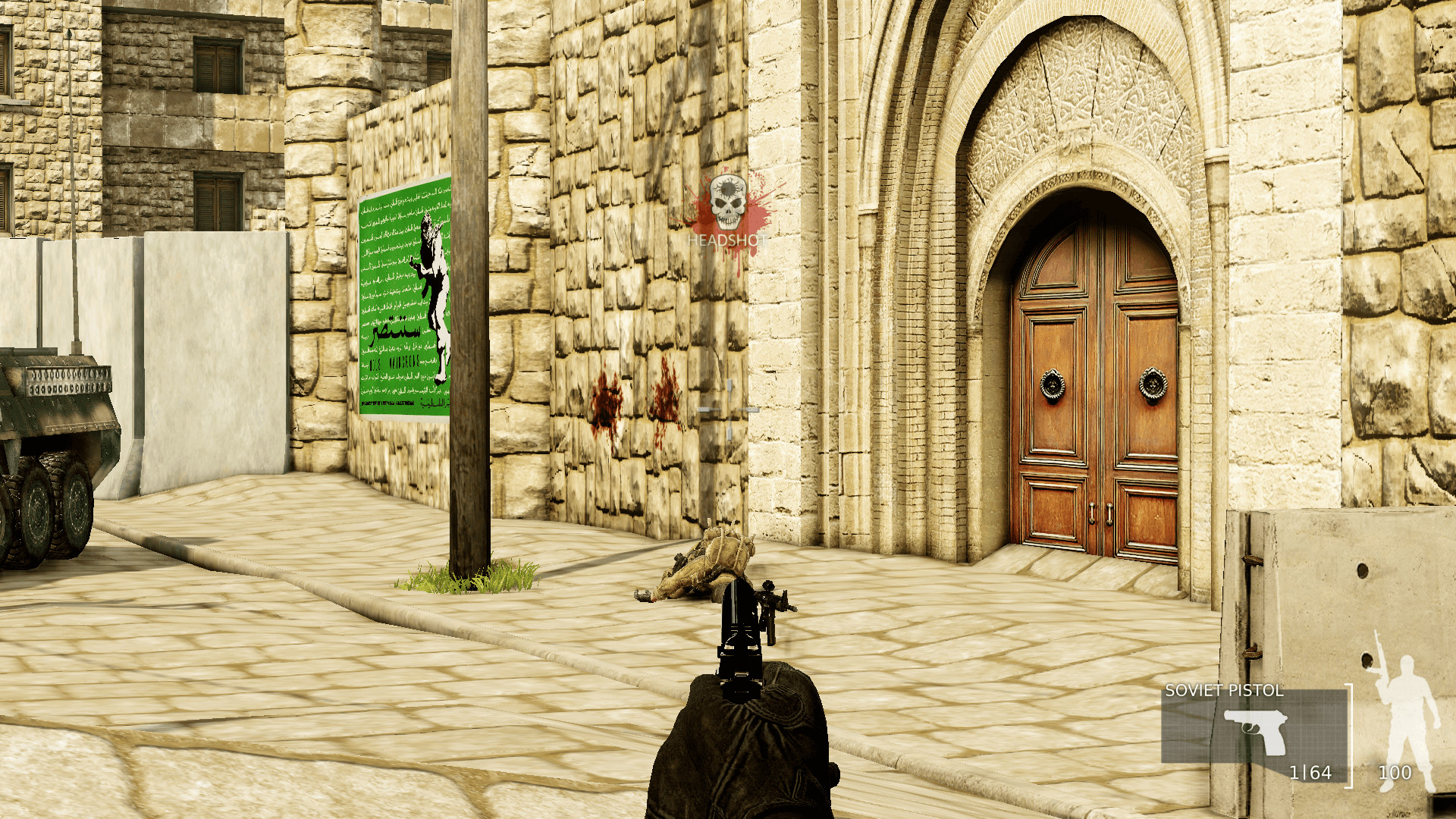Click the ammo counter showing 1|64
This screenshot has height=819, width=1456.
point(1311,773)
